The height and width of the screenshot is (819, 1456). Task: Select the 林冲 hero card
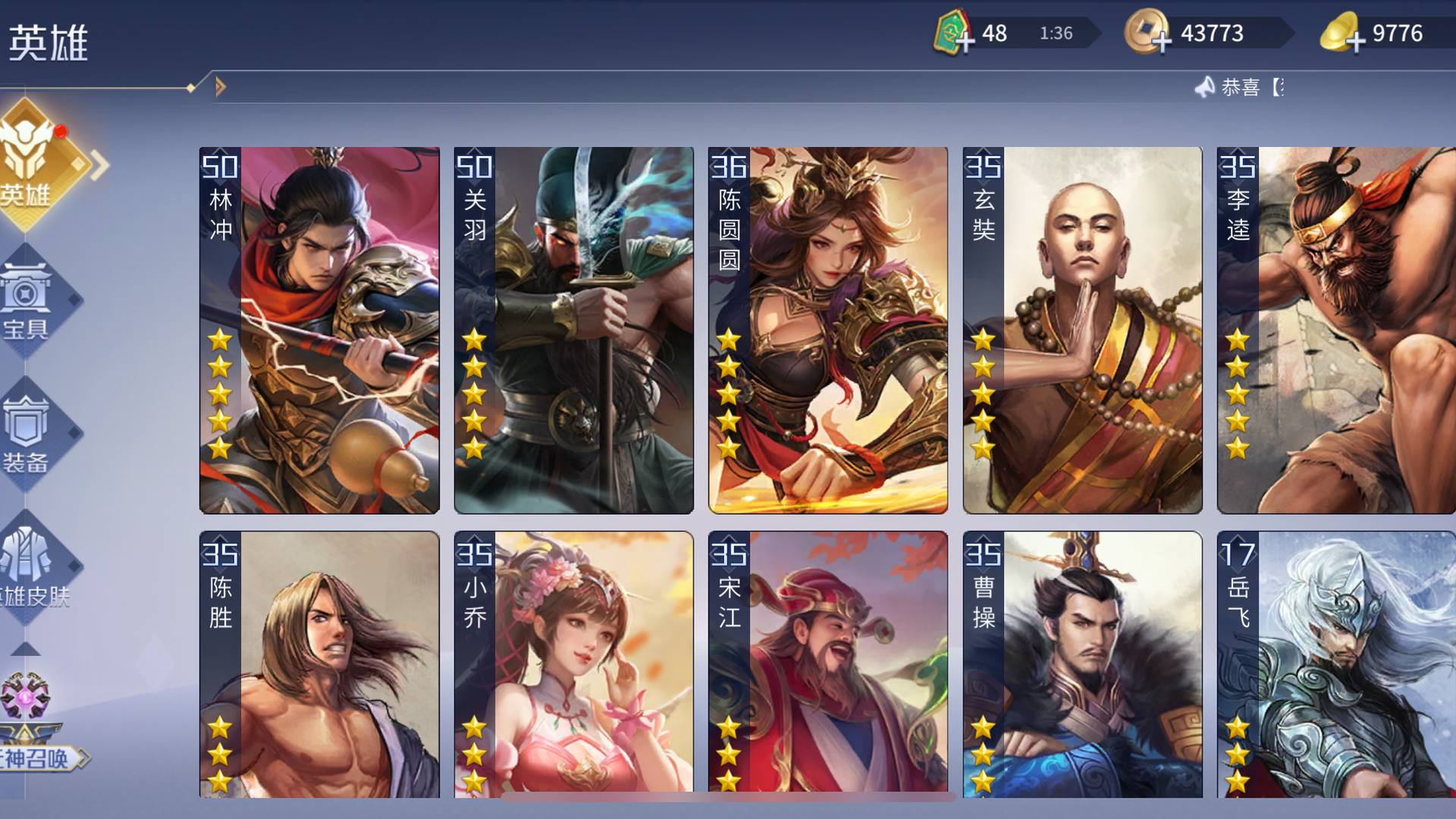[319, 330]
